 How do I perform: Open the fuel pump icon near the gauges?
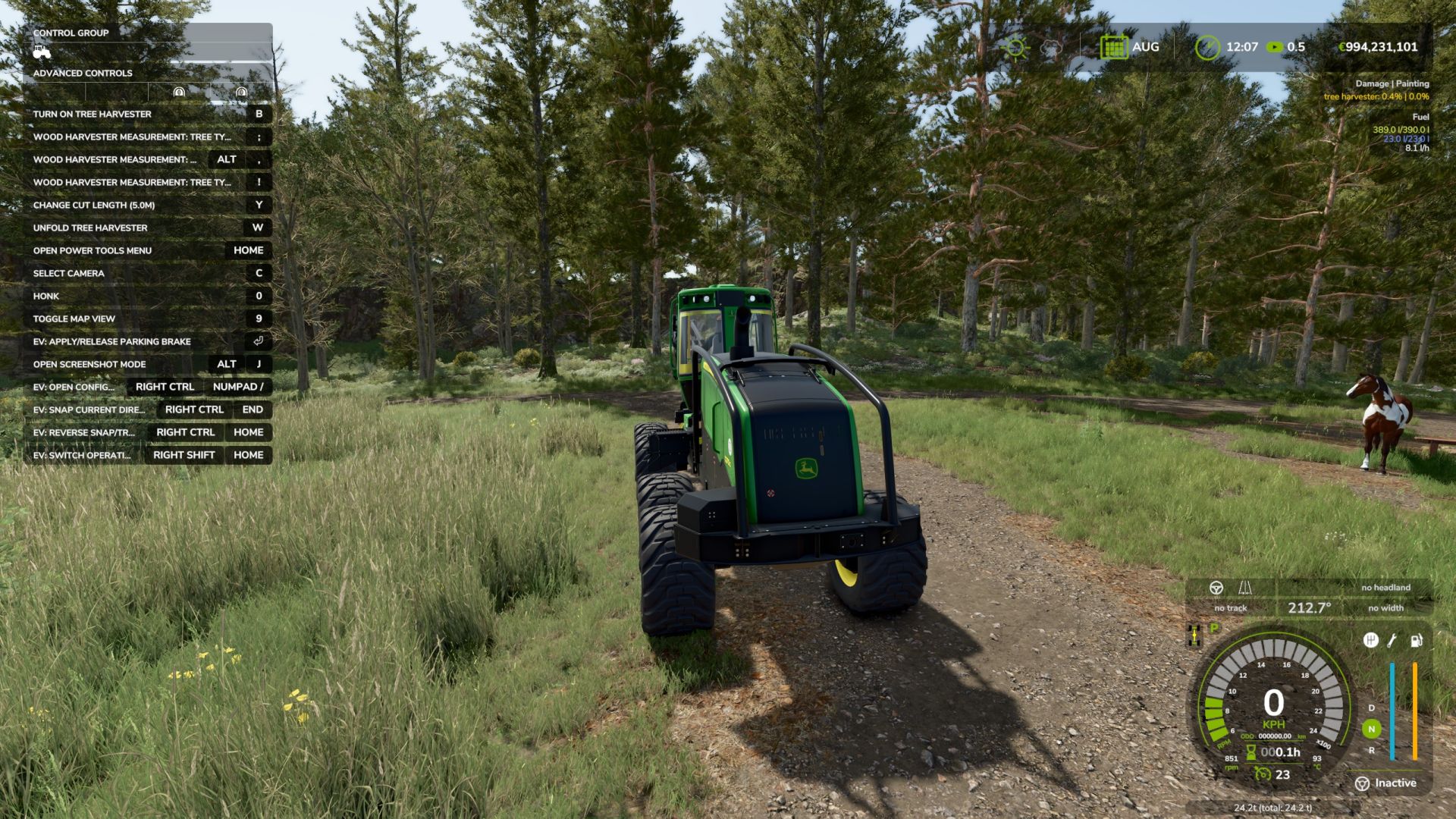point(1415,642)
